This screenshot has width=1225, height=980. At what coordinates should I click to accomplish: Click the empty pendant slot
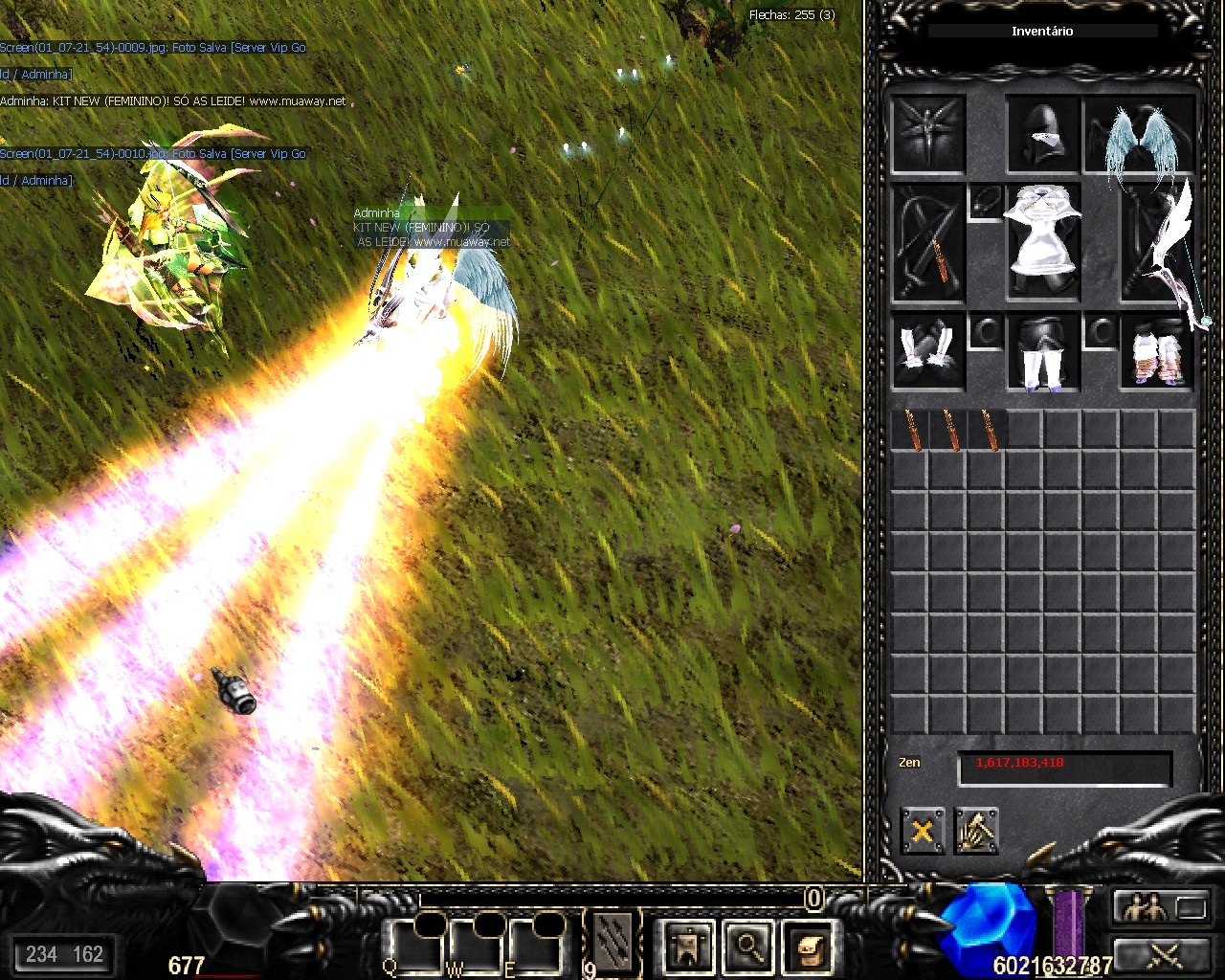tap(985, 203)
